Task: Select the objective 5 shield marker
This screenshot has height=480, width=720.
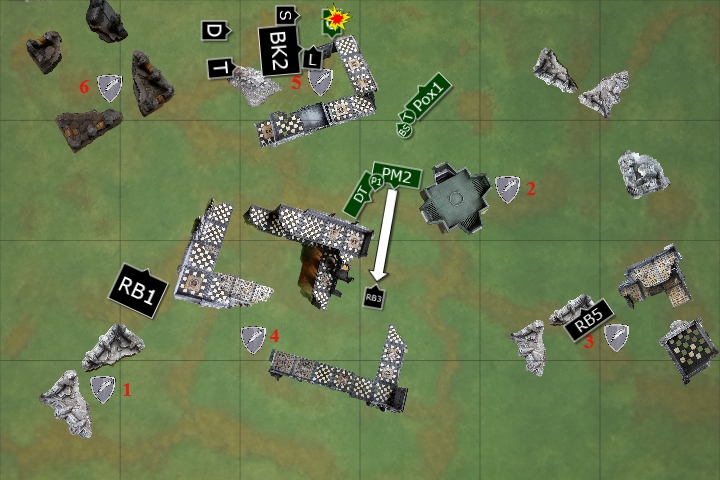Action: [x=320, y=82]
